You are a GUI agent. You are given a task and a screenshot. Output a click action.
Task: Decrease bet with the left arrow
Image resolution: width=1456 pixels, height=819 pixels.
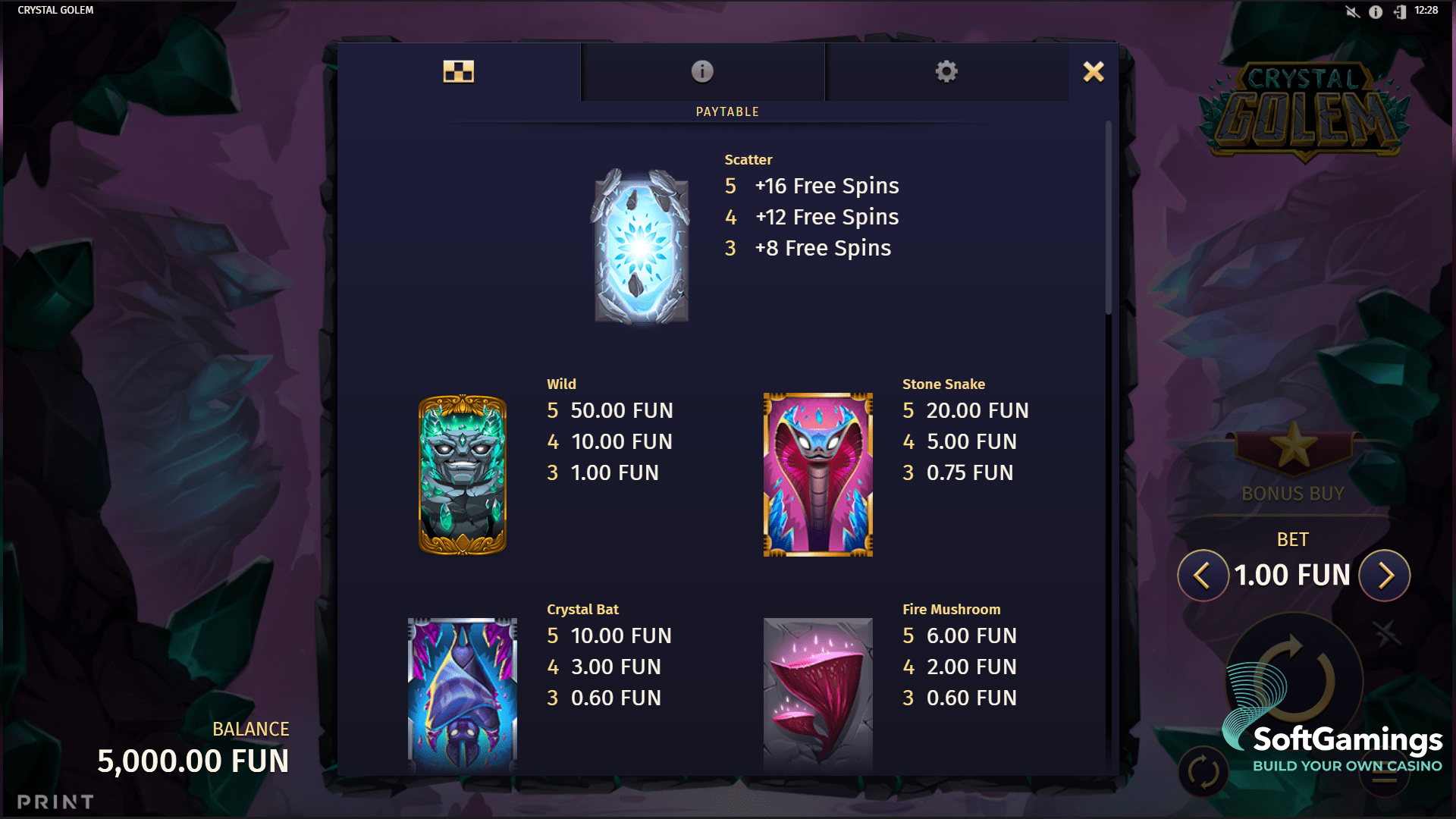click(x=1203, y=576)
